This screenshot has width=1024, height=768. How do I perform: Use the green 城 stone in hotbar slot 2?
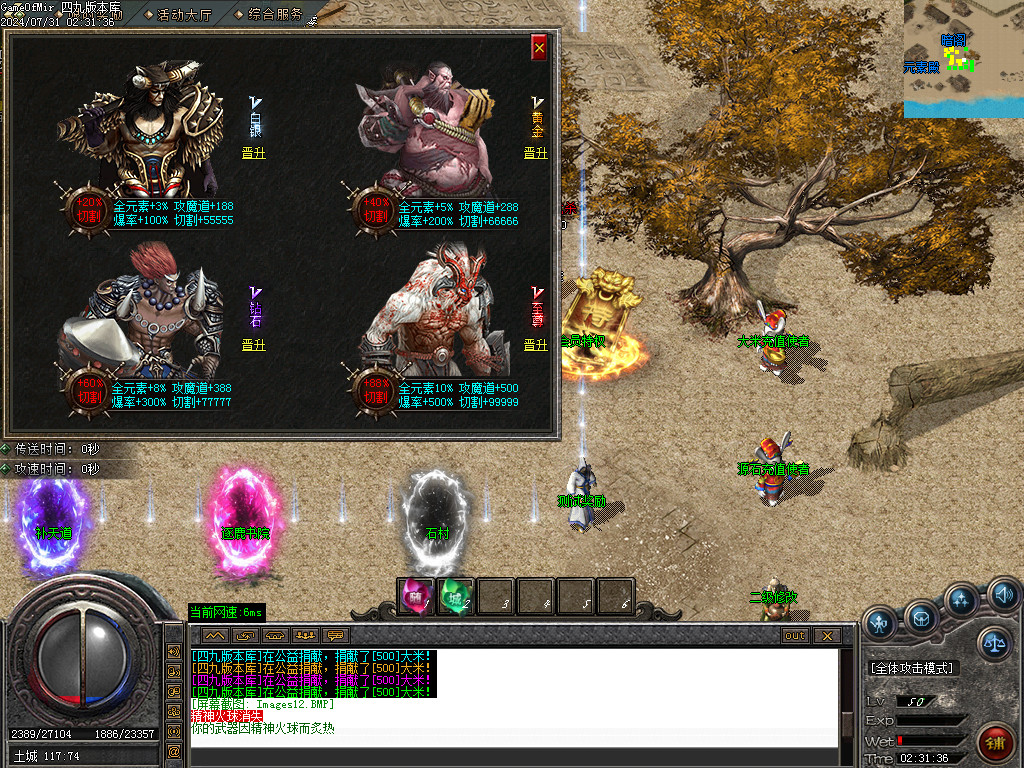click(x=455, y=597)
